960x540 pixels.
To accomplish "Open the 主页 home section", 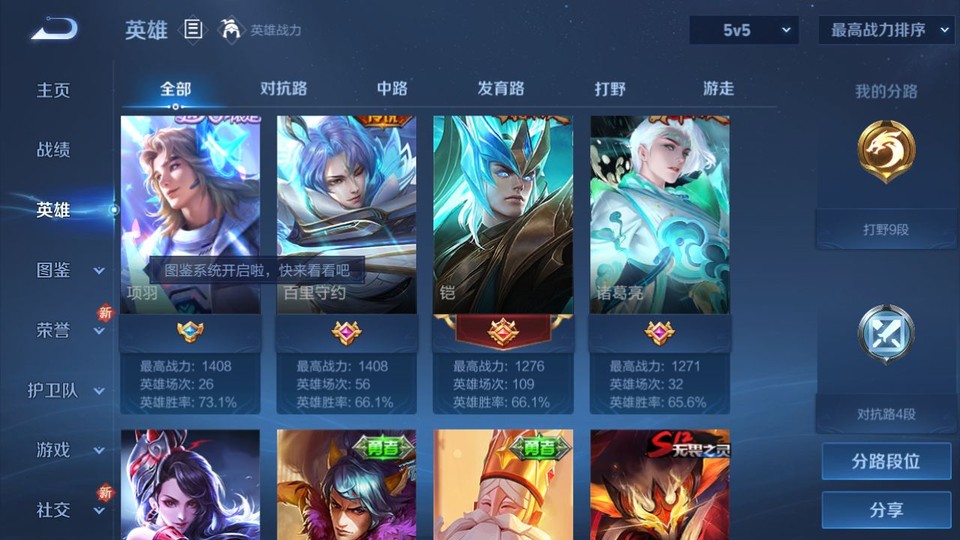I will point(54,90).
